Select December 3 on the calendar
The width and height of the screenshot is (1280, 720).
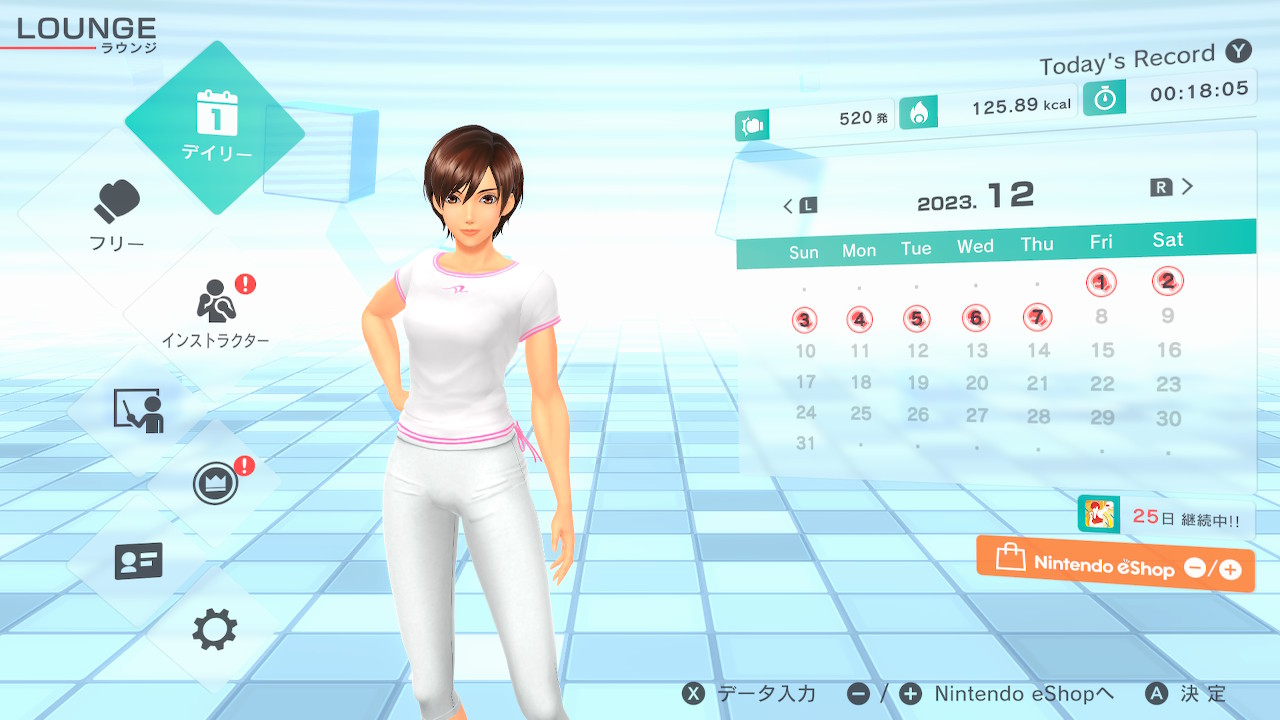pyautogui.click(x=805, y=321)
